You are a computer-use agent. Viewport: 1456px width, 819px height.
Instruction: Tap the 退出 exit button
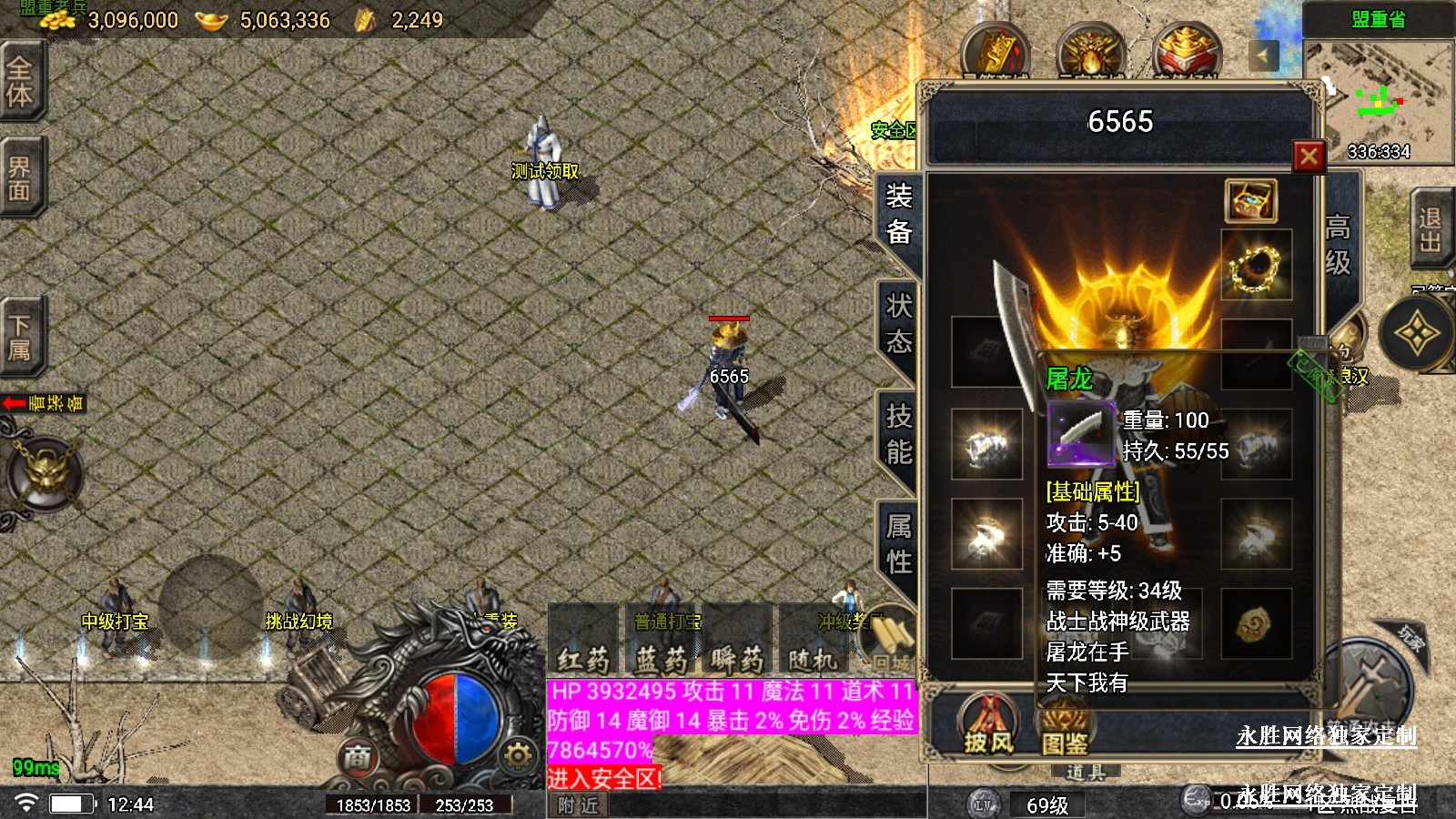tap(1430, 230)
